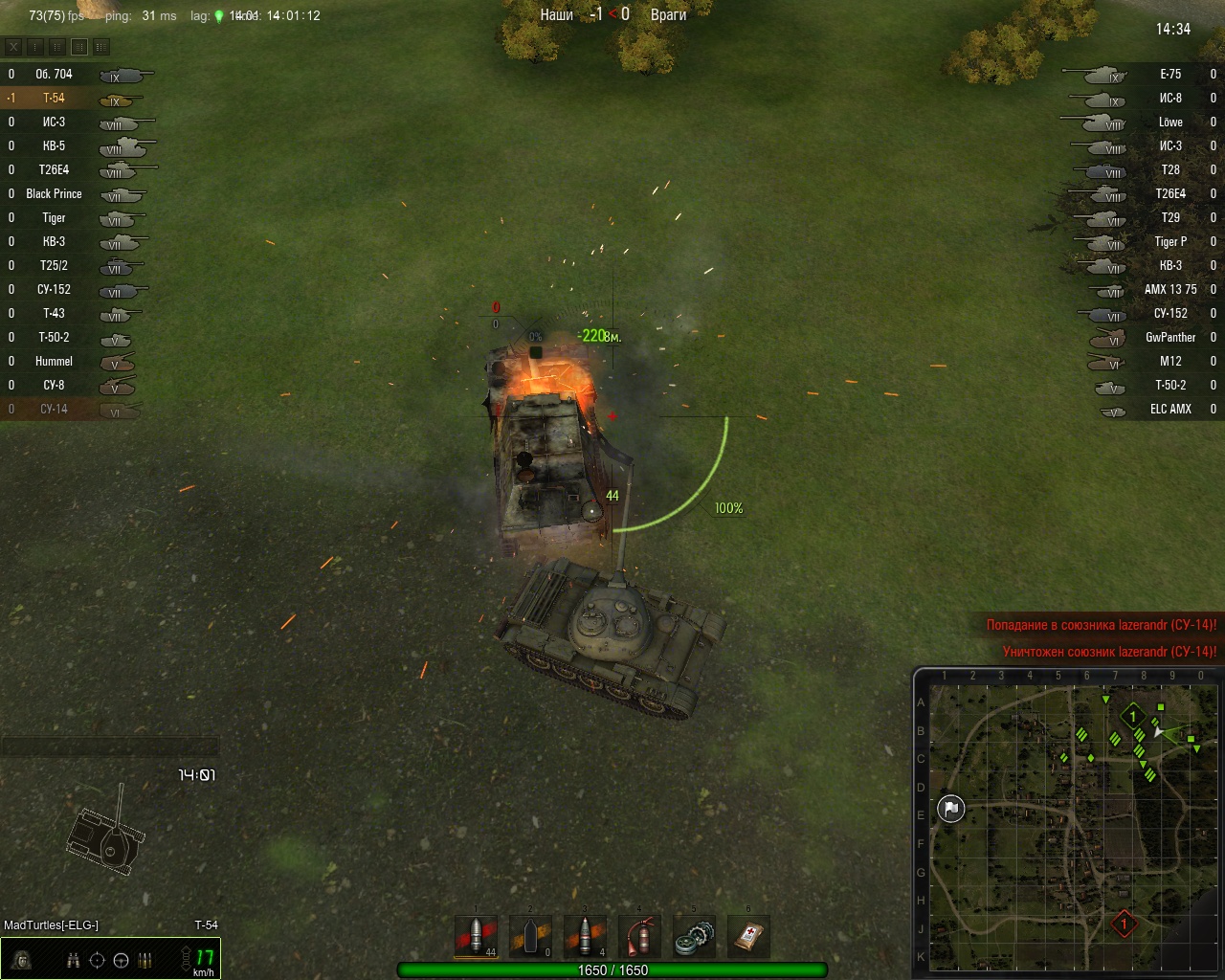Select the allied Hummel list entry
The height and width of the screenshot is (980, 1225).
(x=55, y=362)
